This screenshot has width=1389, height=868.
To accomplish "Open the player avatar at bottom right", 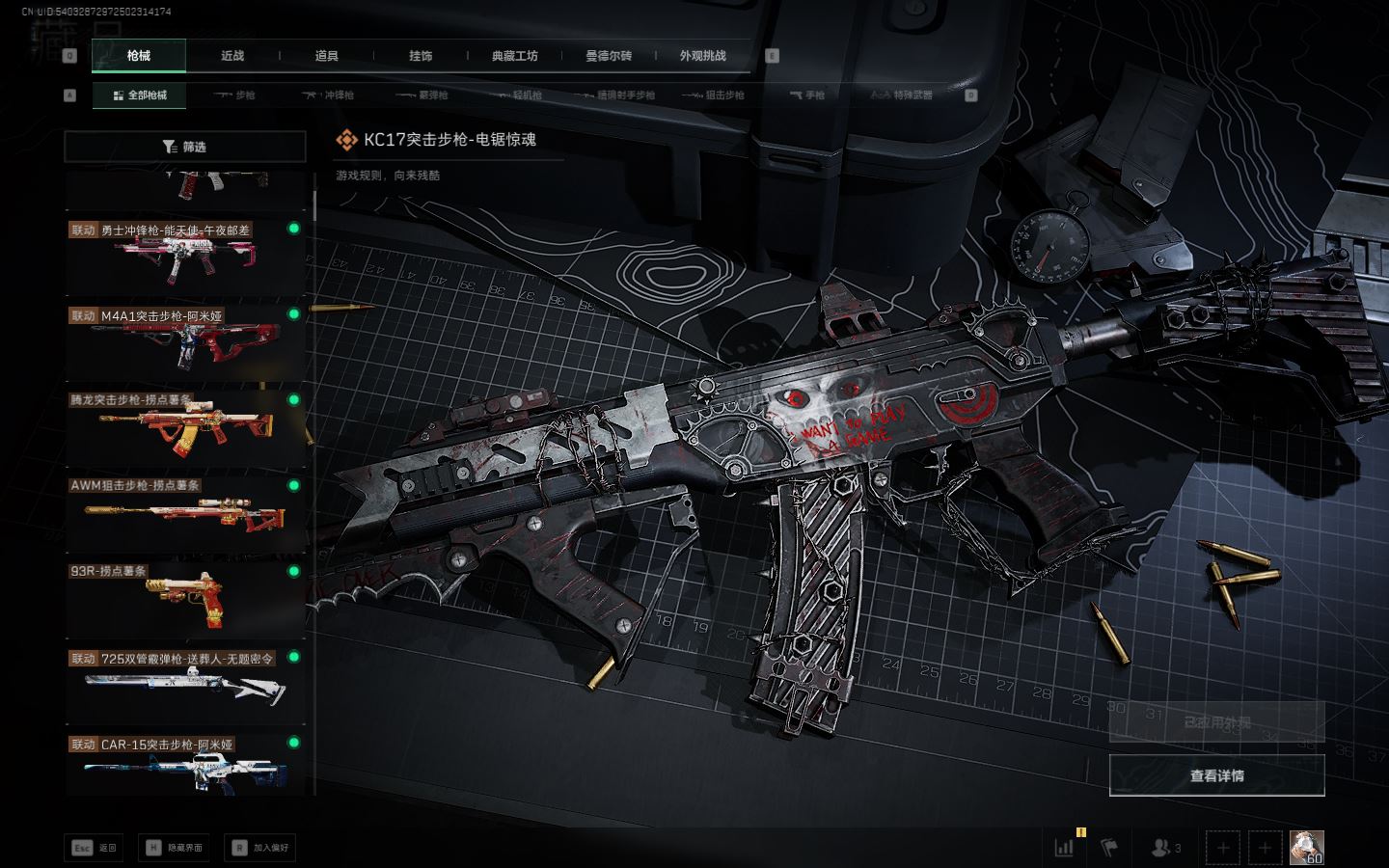I will (1306, 848).
